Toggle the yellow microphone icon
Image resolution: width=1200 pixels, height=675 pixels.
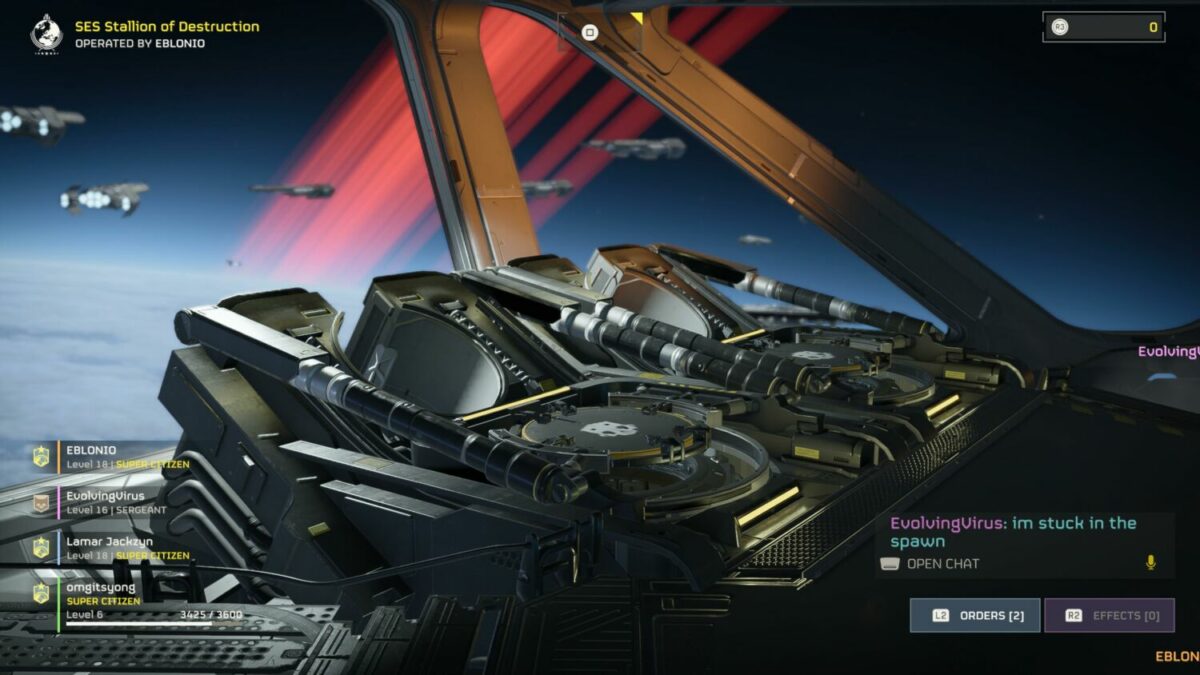click(x=1150, y=563)
